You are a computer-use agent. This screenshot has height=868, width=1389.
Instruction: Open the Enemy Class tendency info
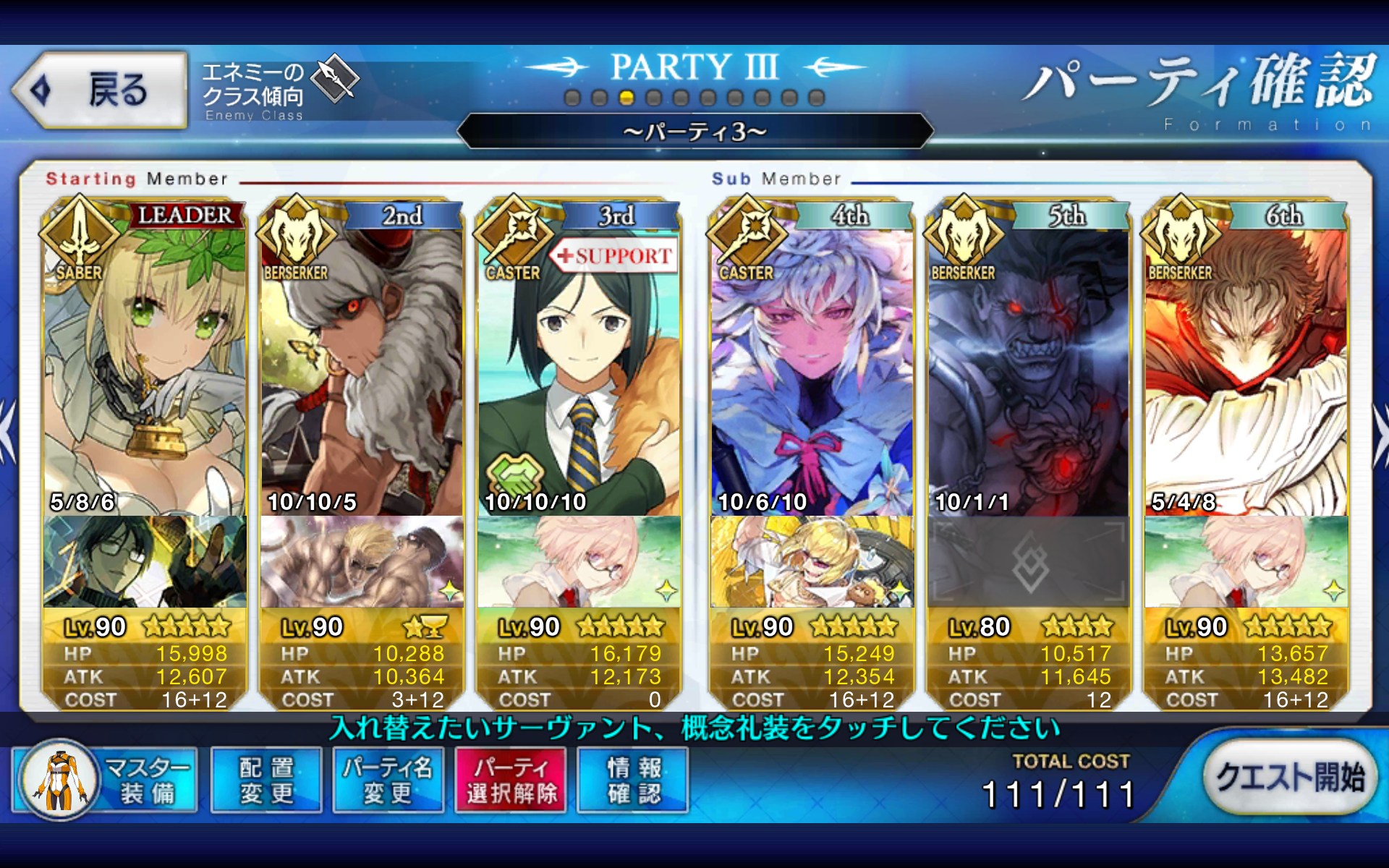pyautogui.click(x=279, y=90)
